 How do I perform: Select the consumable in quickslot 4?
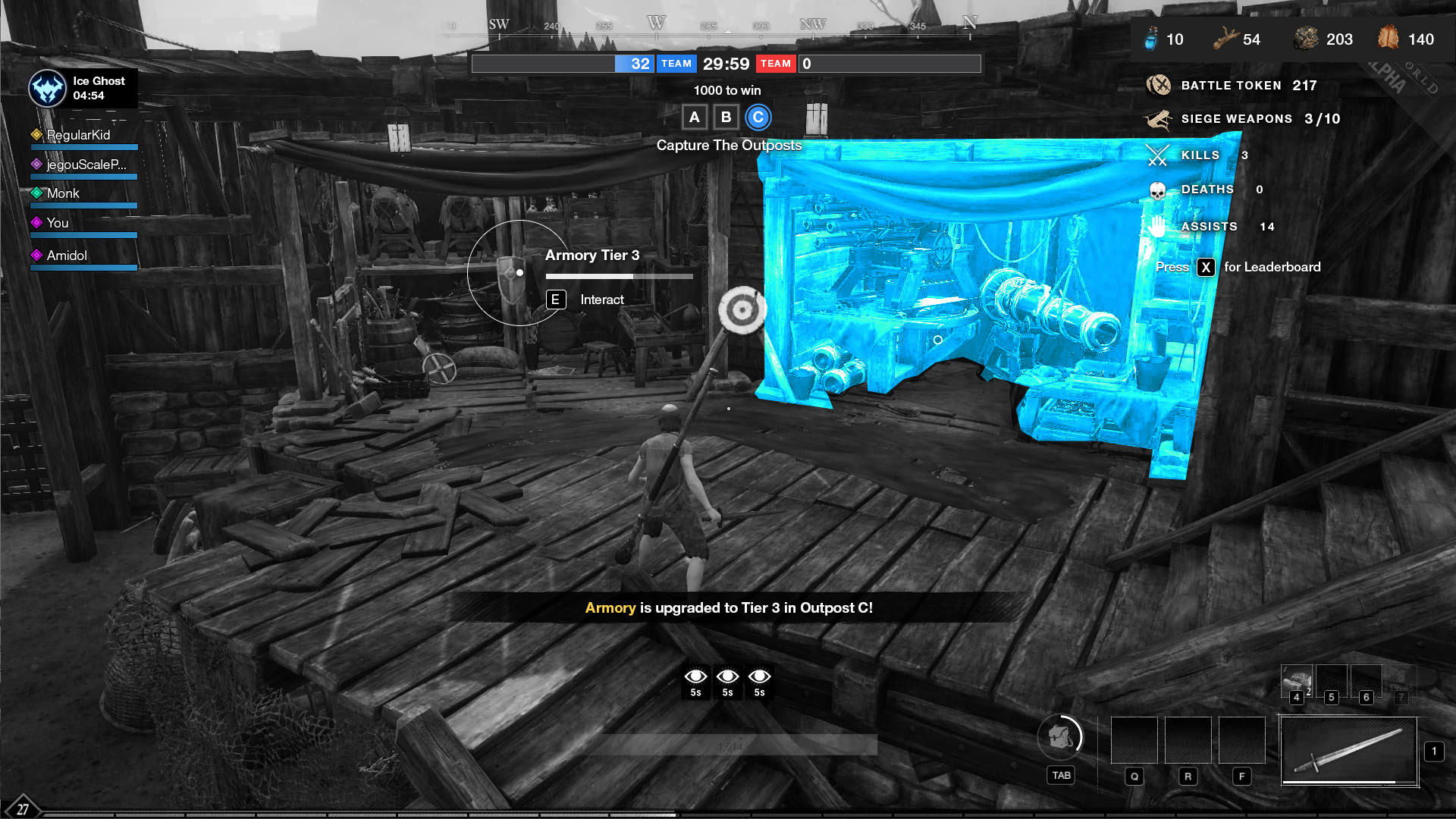tap(1296, 679)
